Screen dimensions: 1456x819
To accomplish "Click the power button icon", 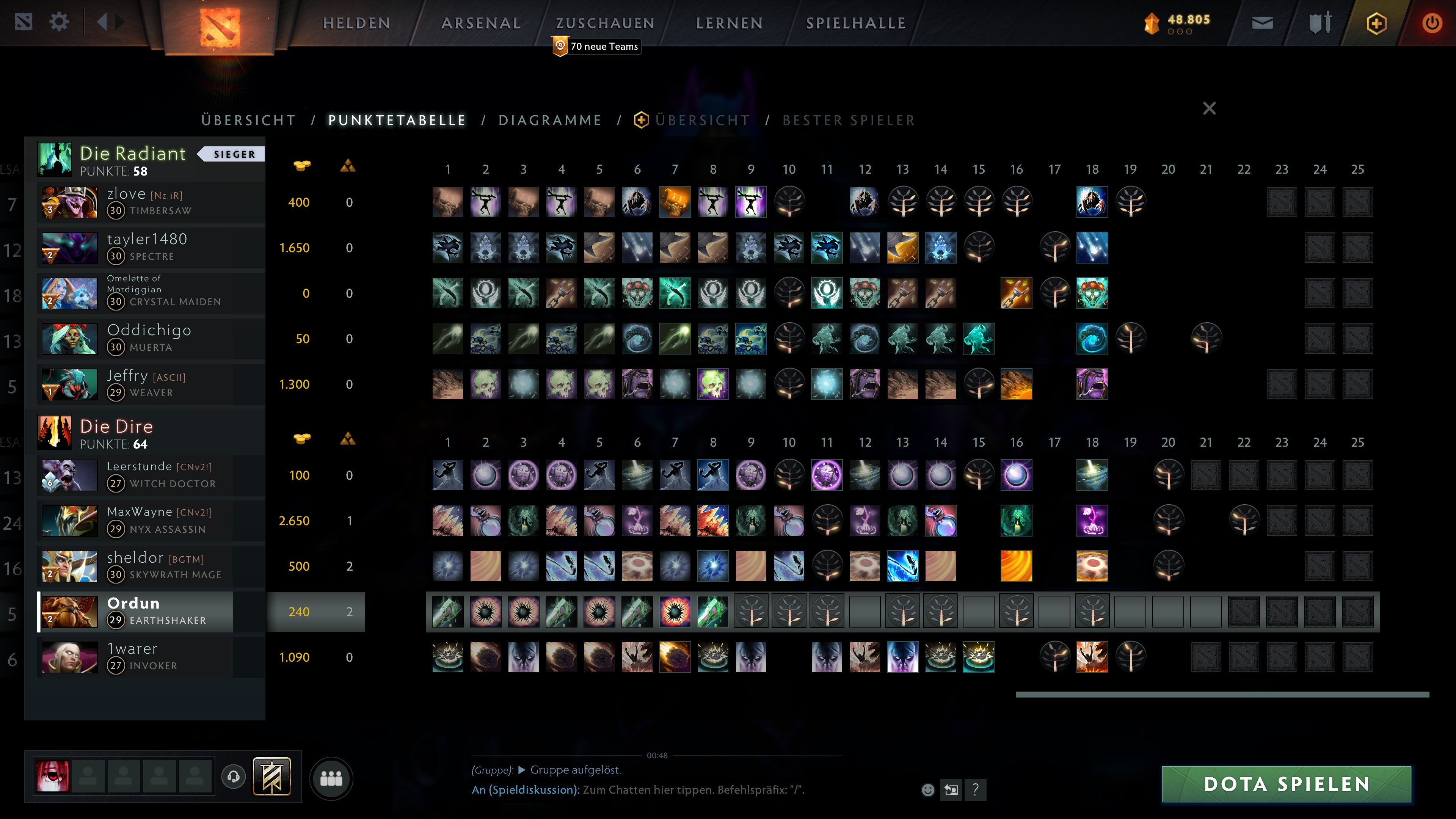I will point(1432,23).
